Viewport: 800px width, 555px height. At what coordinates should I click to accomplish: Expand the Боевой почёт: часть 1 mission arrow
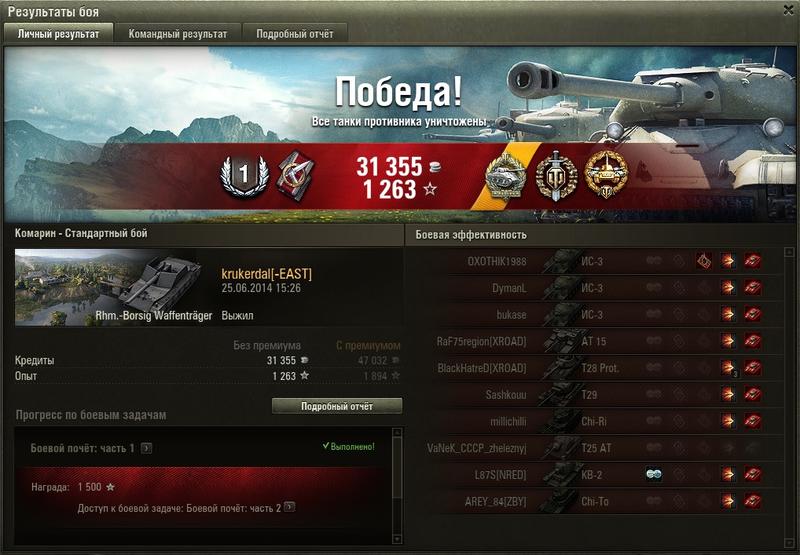coord(146,448)
